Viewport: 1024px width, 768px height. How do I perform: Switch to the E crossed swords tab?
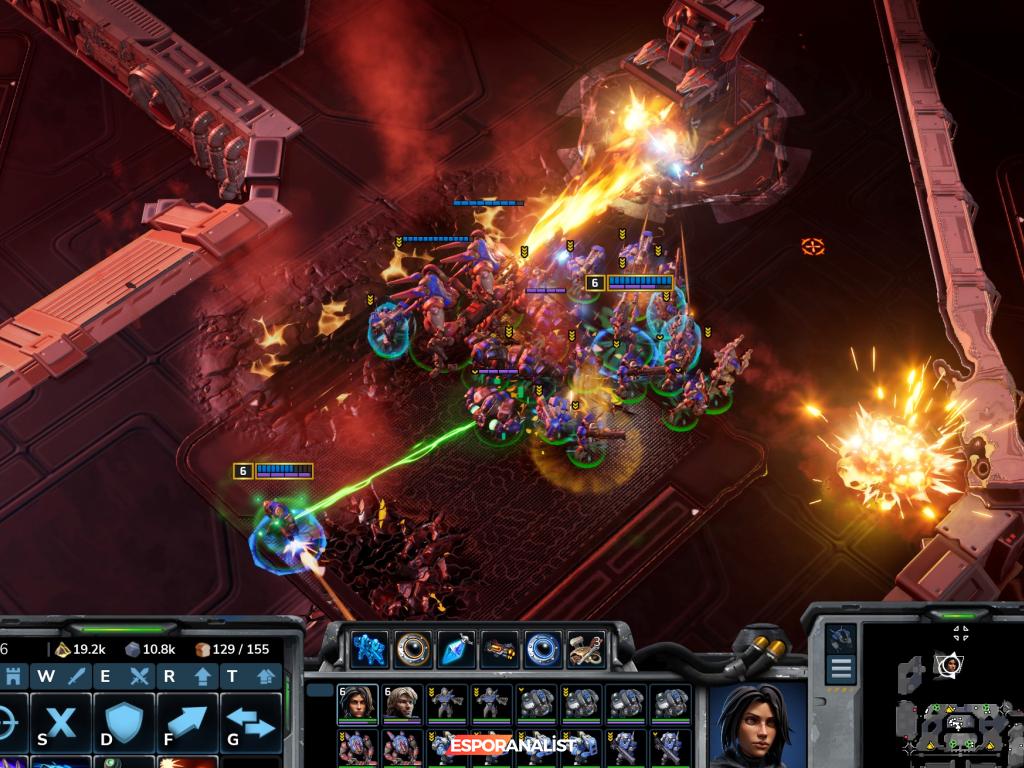point(123,677)
